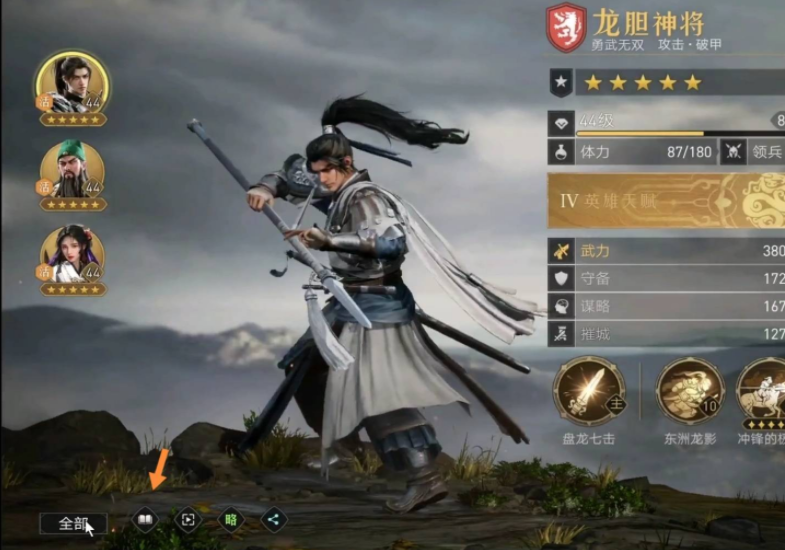Tap the green 略 icon button

(x=231, y=520)
